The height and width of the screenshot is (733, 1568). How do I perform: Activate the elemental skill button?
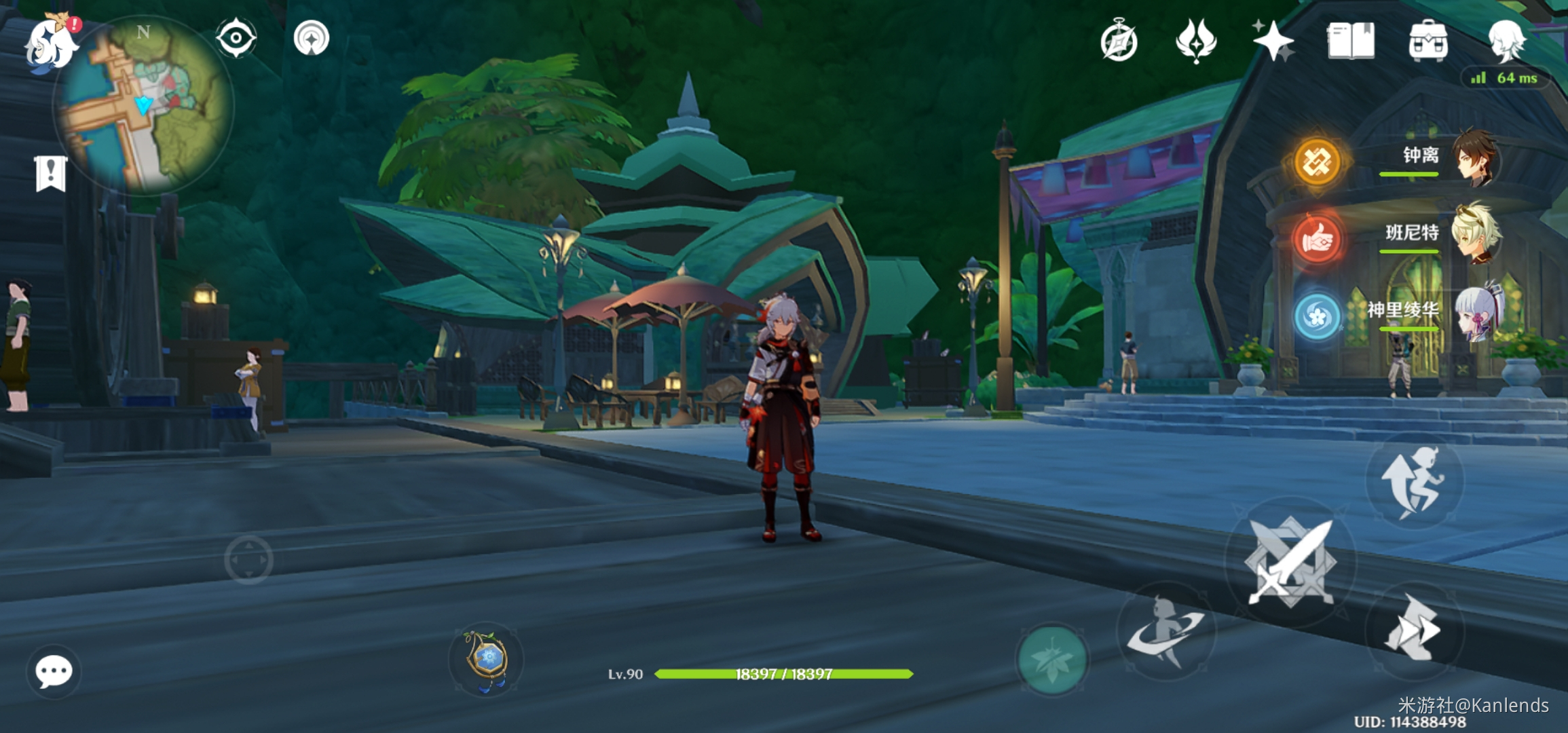click(1165, 631)
